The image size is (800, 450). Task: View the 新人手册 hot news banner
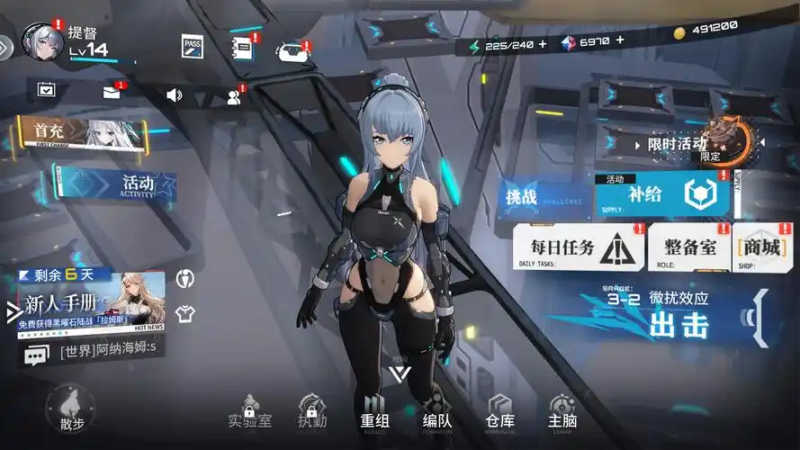point(90,304)
